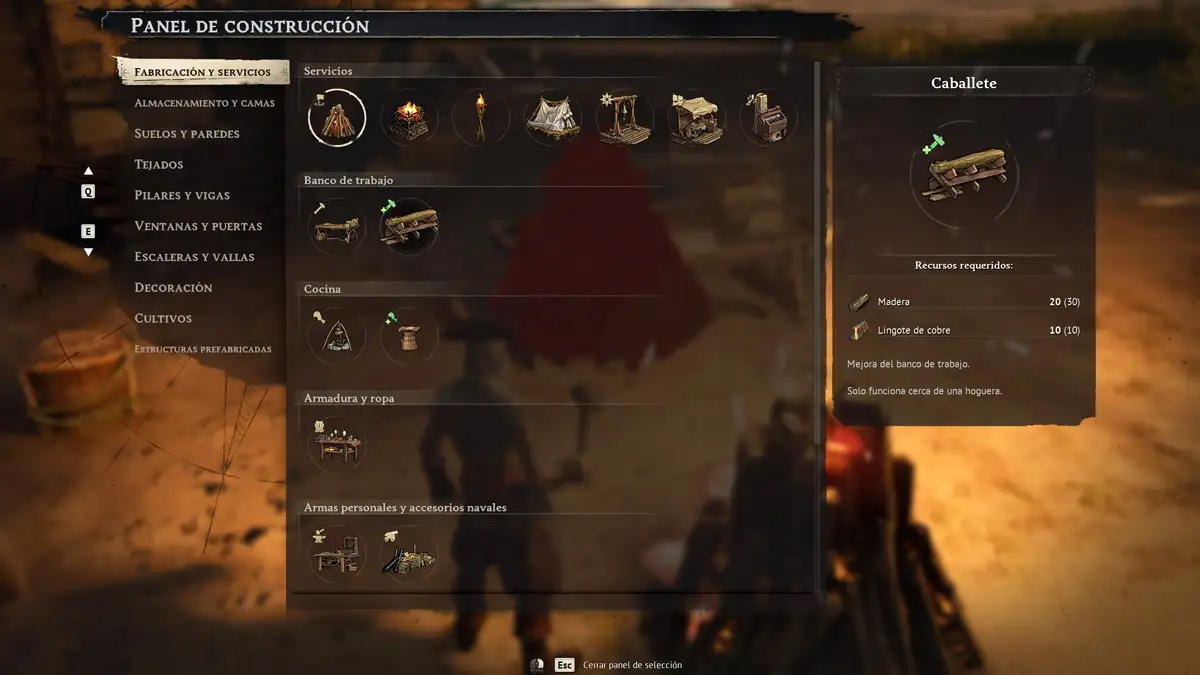Choose the basic workbench with hammer icon
The height and width of the screenshot is (675, 1200).
337,227
